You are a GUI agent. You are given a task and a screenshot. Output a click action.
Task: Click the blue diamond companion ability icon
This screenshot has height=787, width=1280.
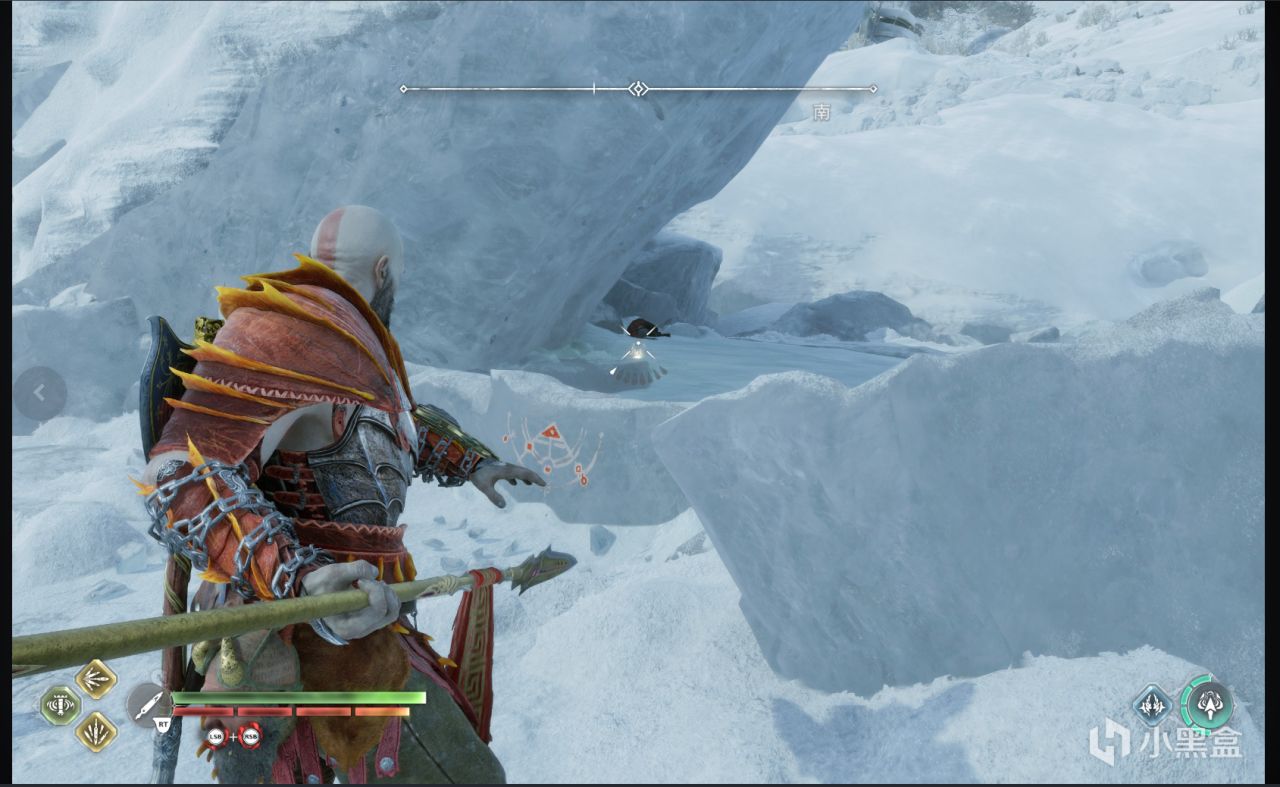1152,704
